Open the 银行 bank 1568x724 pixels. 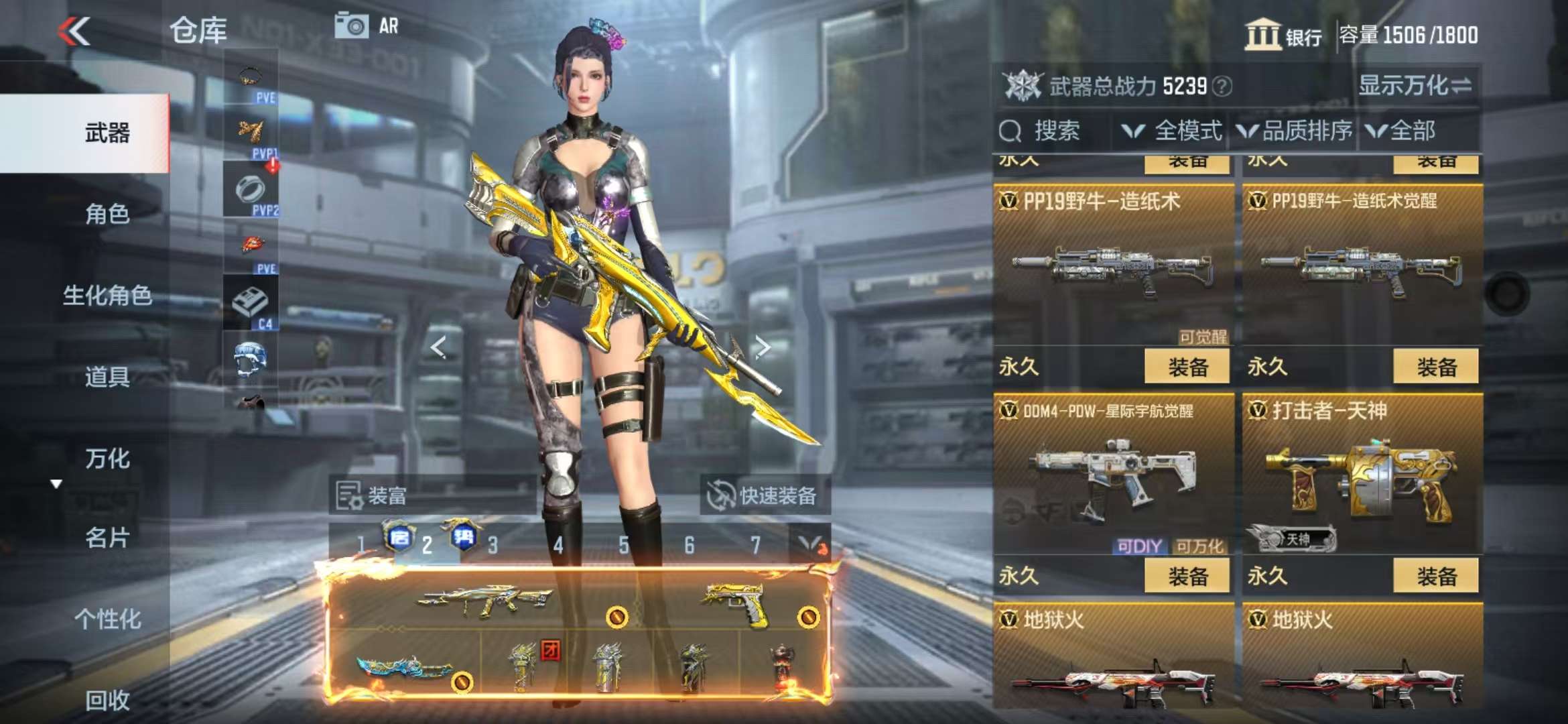coord(1283,35)
